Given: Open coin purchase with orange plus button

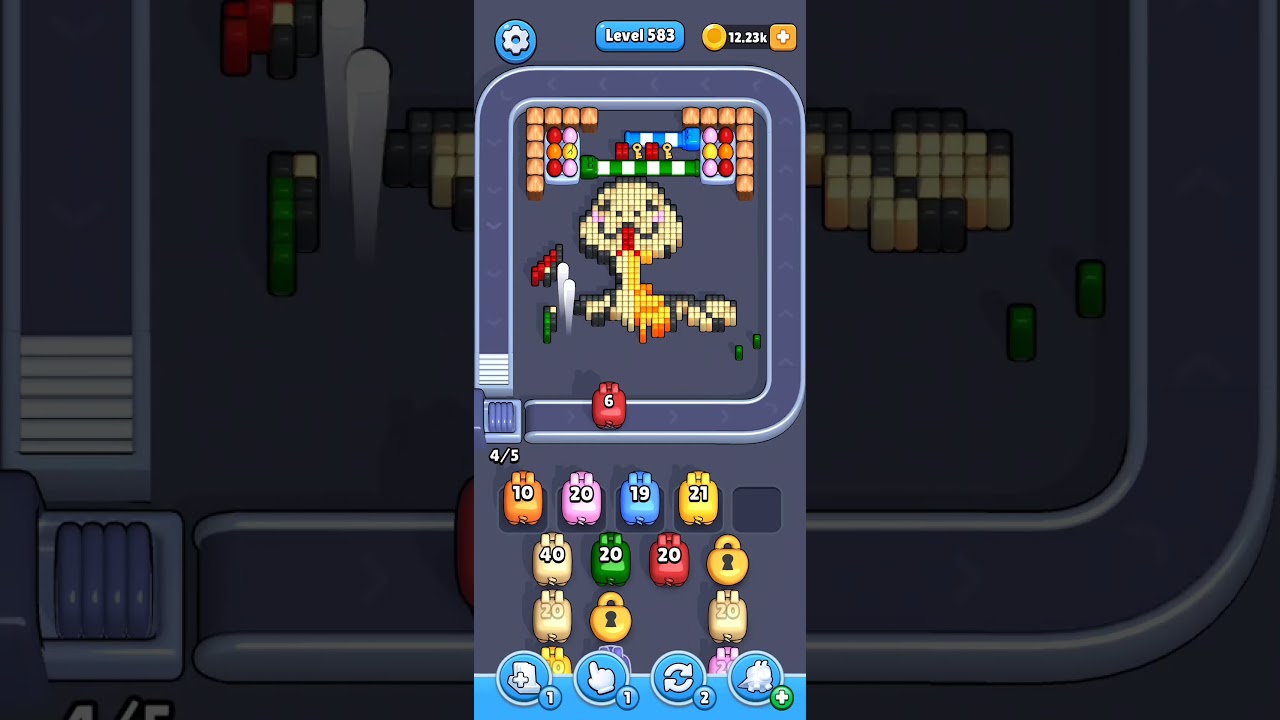Looking at the screenshot, I should tap(781, 36).
